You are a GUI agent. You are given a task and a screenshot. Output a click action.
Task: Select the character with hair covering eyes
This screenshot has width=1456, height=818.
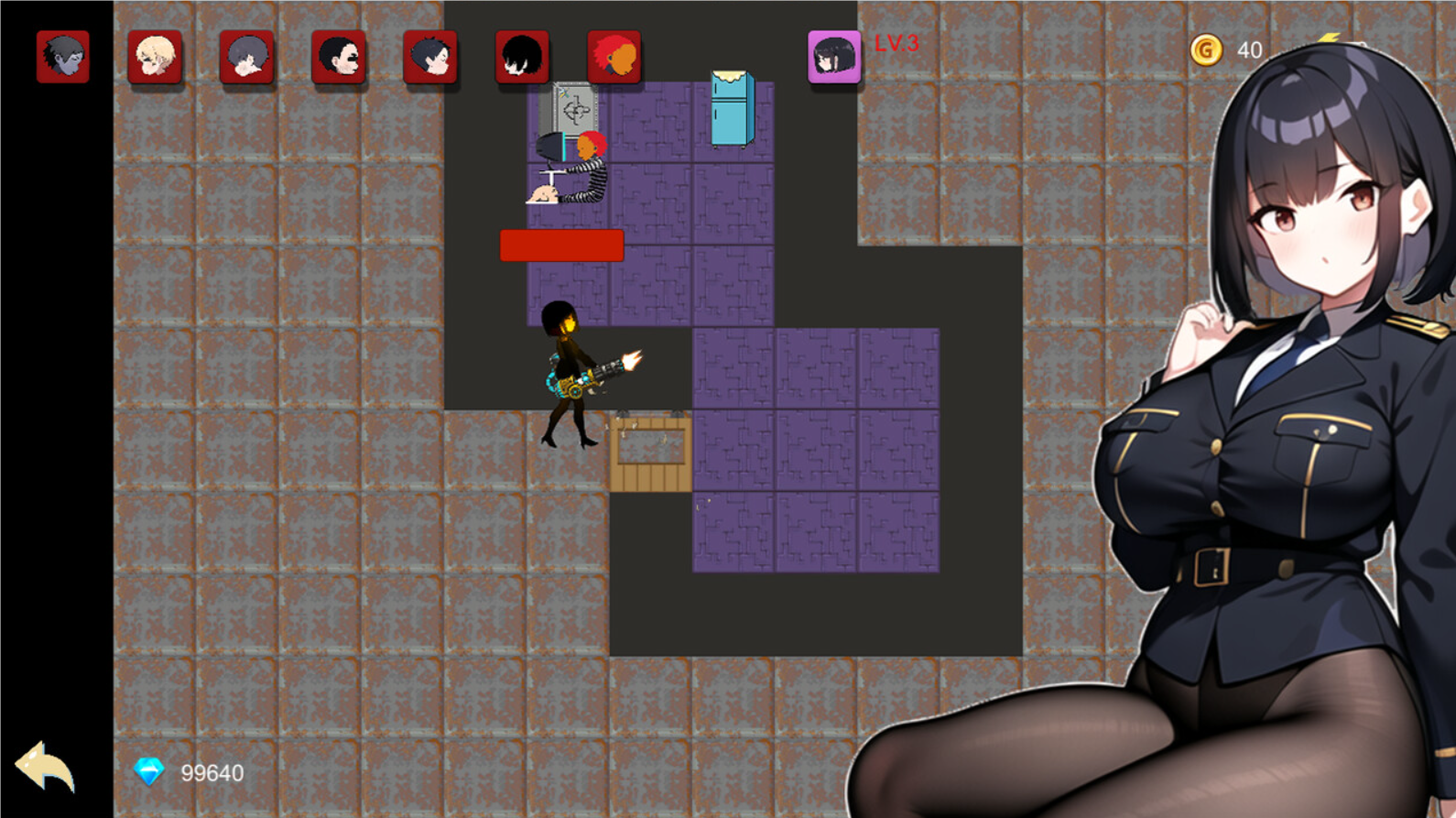(522, 55)
